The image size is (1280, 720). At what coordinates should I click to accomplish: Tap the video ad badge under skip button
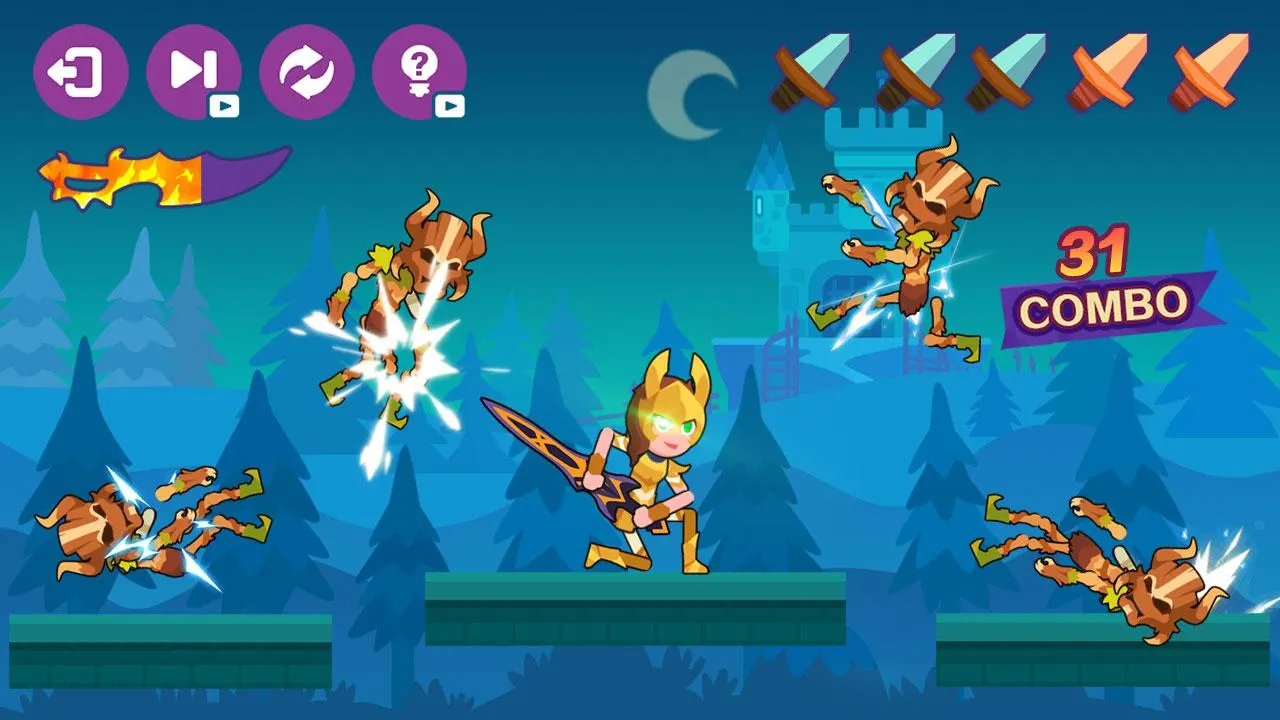226,103
